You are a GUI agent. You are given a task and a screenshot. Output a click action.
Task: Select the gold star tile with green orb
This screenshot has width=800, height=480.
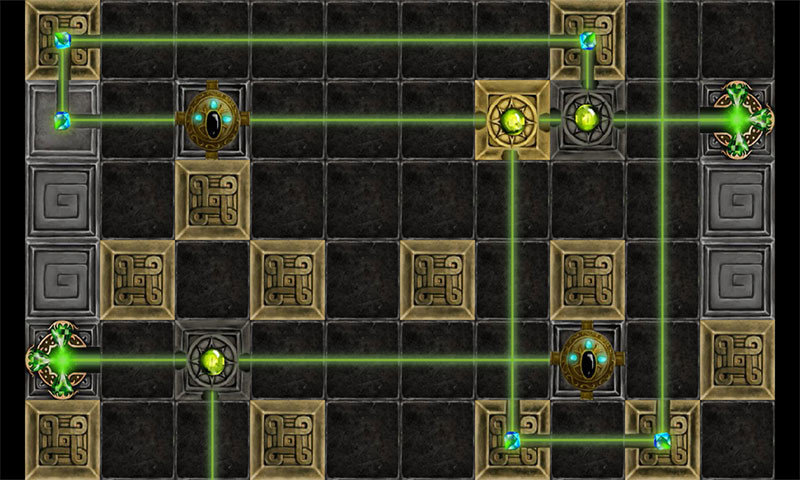click(512, 120)
